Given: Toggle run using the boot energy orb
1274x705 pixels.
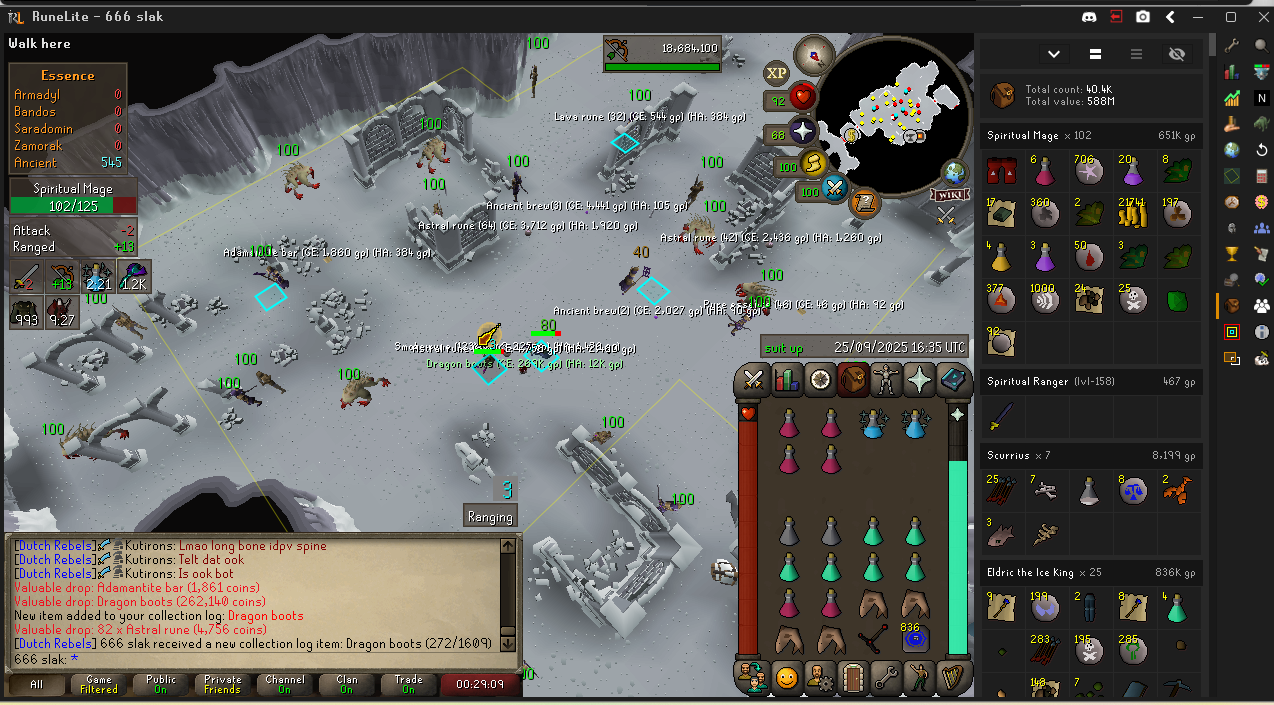Looking at the screenshot, I should pos(814,164).
